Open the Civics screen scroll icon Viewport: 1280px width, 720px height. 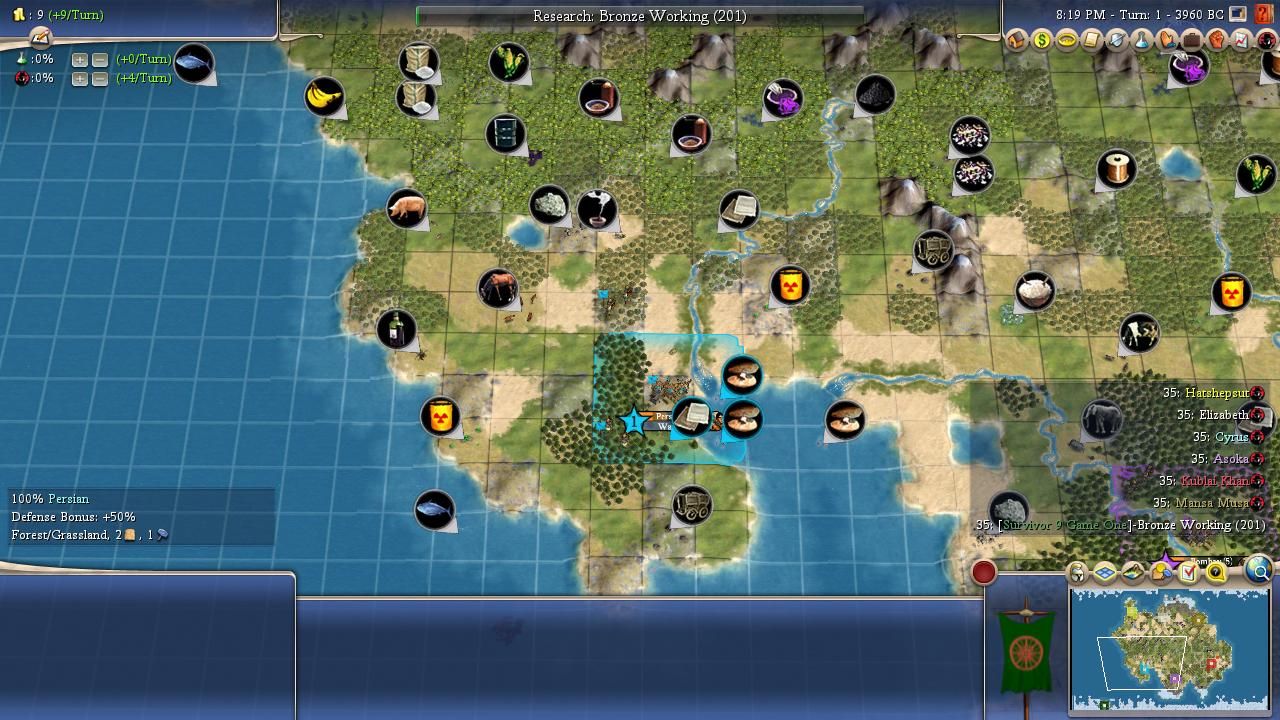[1091, 41]
